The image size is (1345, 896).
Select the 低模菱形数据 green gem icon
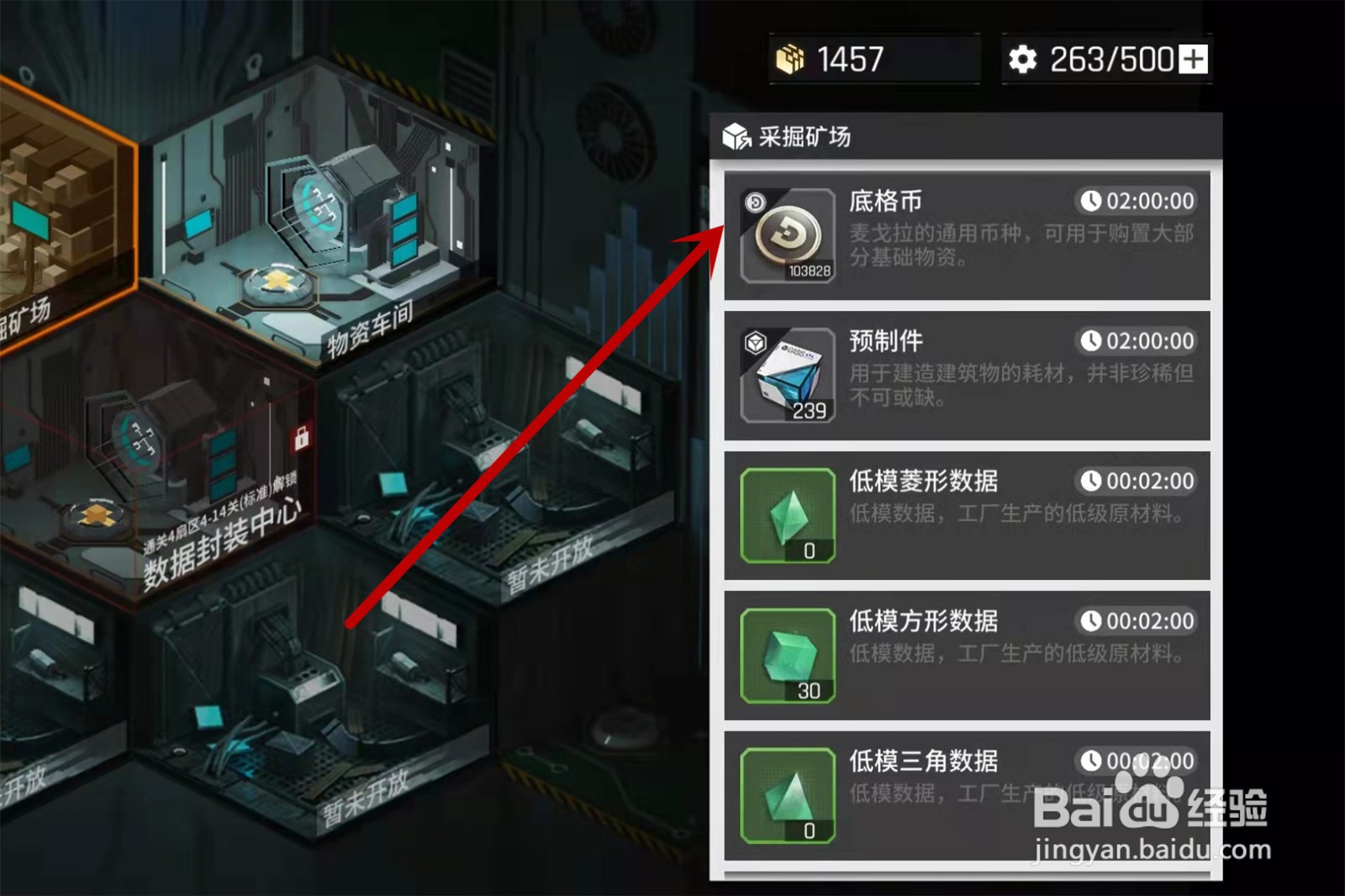point(789,514)
